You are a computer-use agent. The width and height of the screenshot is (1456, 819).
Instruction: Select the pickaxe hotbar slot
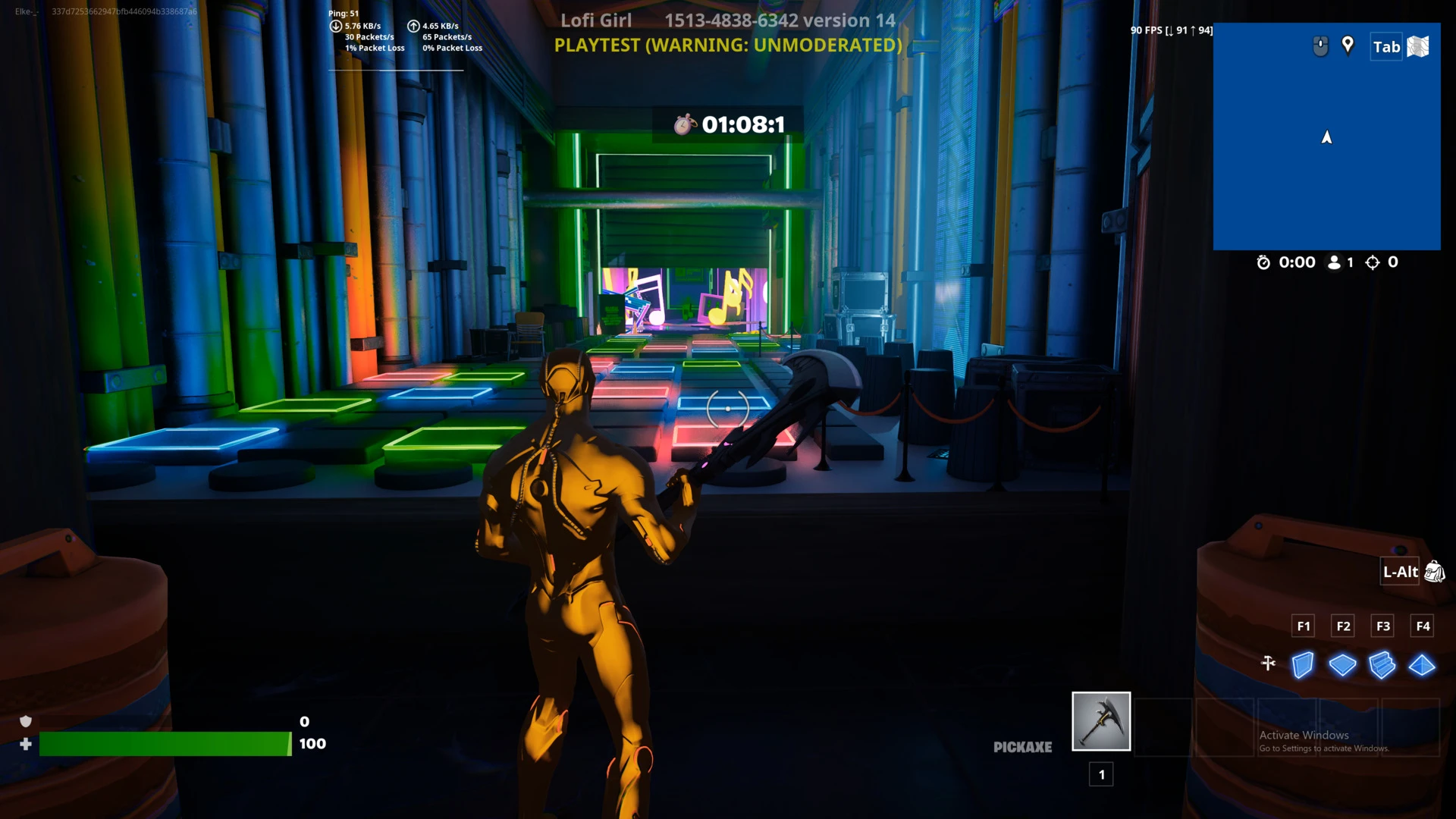tap(1101, 721)
